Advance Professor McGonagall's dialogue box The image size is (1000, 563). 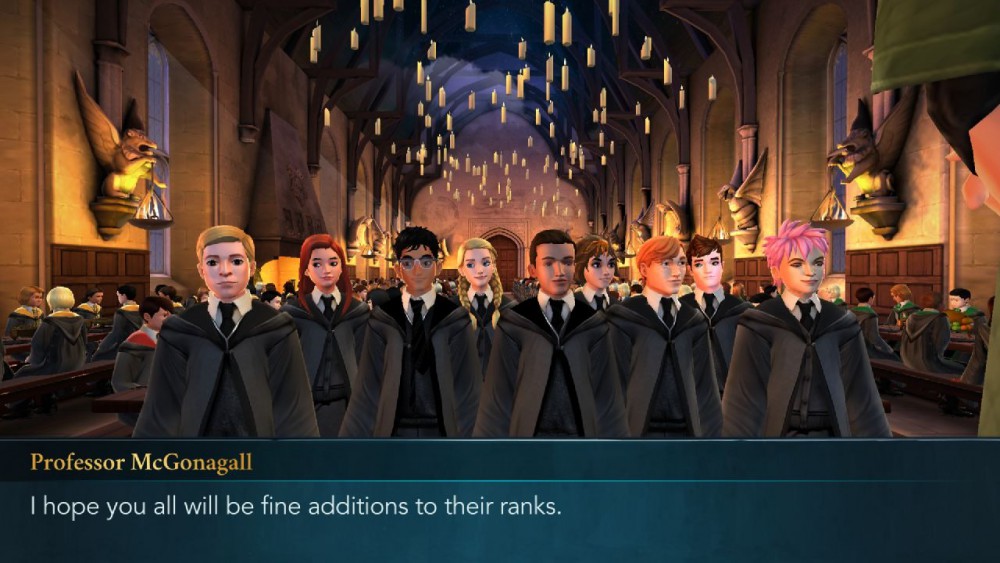(500, 505)
